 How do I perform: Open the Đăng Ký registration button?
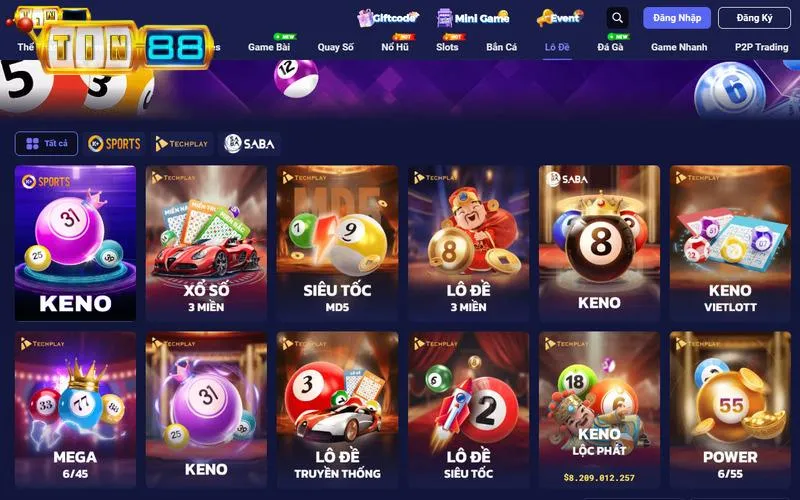pos(754,18)
